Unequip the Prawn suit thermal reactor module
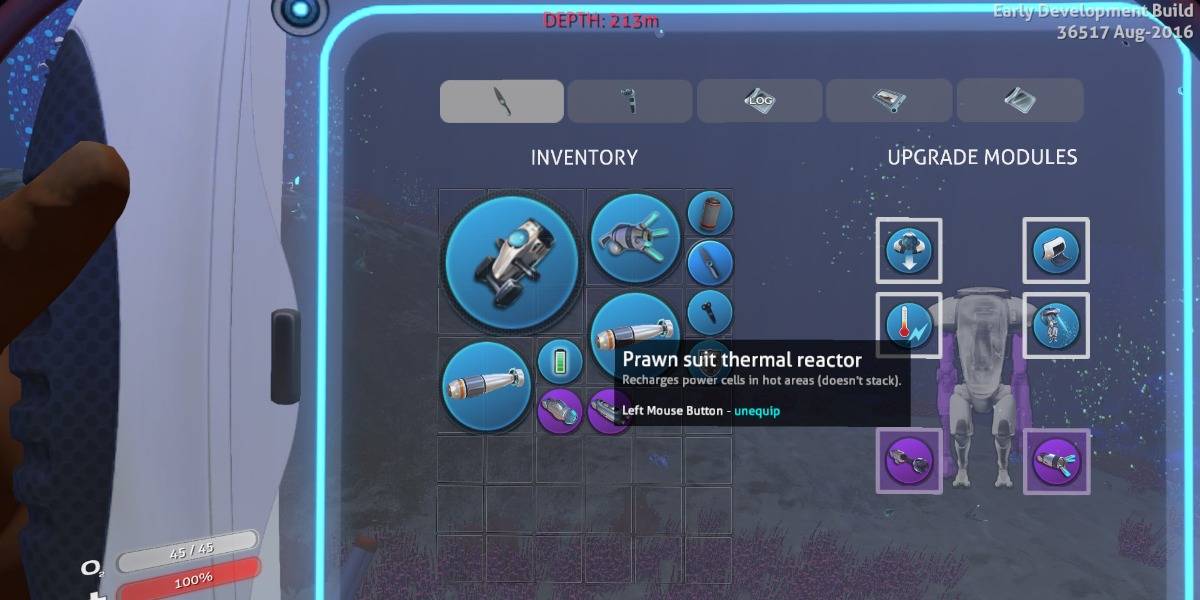The image size is (1200, 600). click(x=909, y=325)
